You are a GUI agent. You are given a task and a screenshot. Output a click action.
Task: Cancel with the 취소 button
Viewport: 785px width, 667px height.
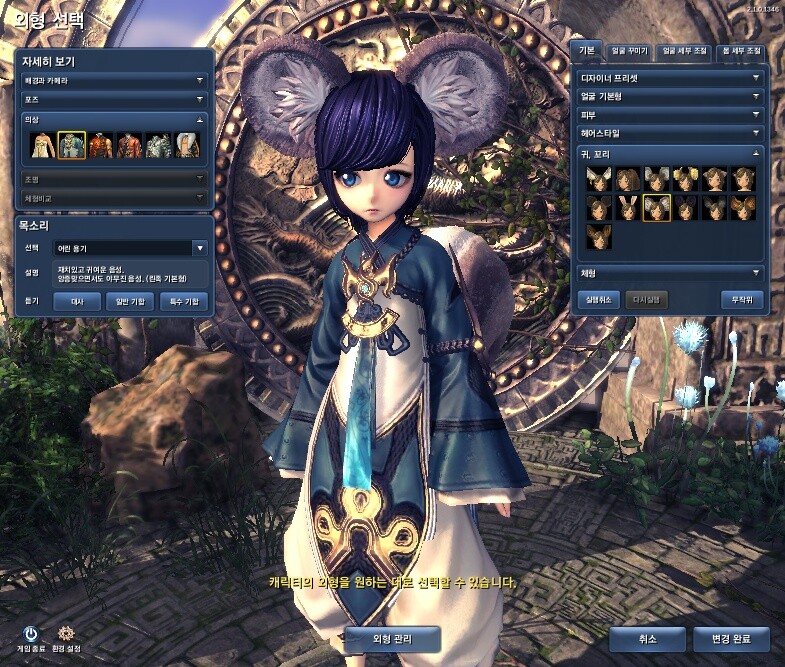647,639
